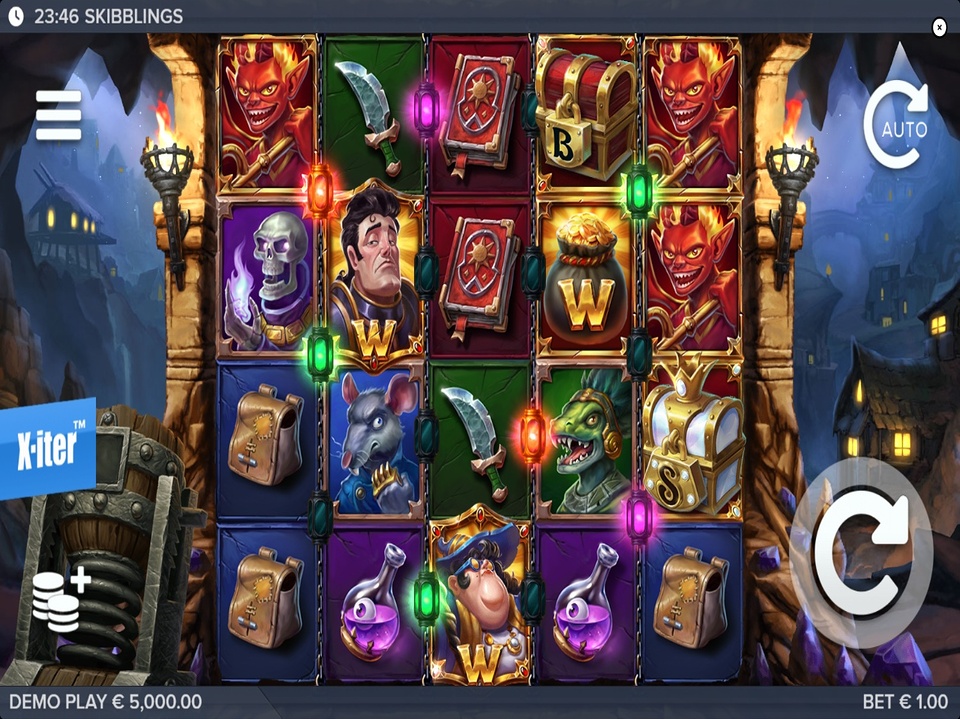Screen dimensions: 960x719
Task: Close the game with the X button
Action: 939,27
